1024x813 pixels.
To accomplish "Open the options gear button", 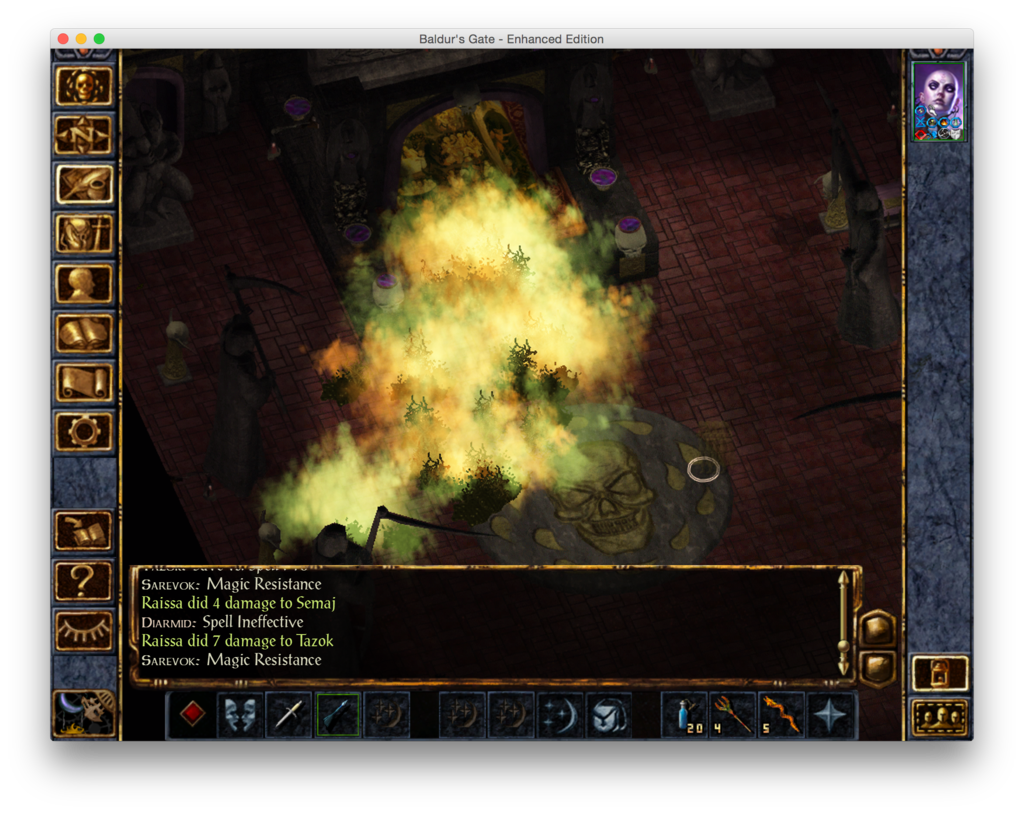I will point(84,431).
